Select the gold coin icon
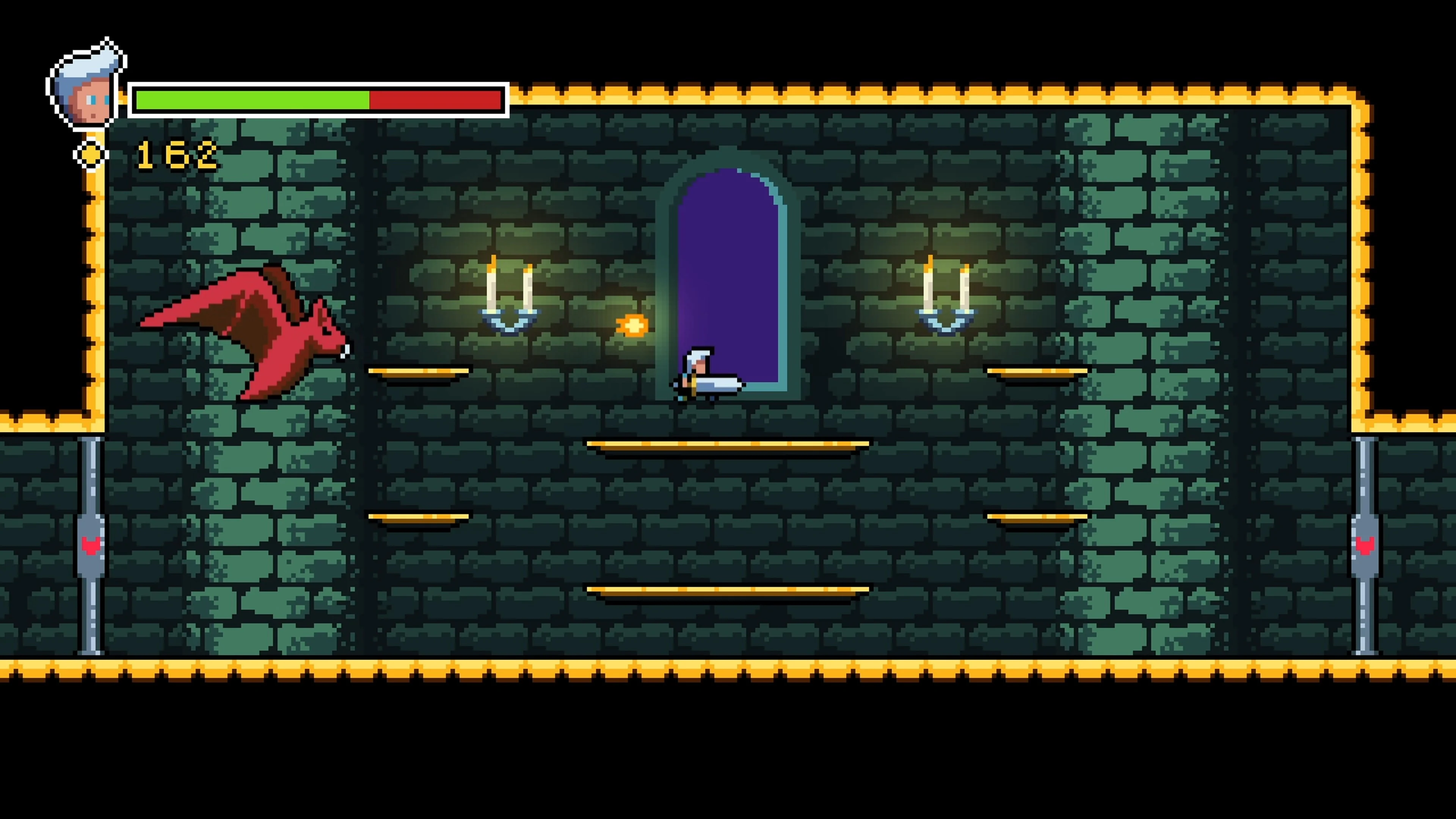This screenshot has width=1456, height=819. click(x=91, y=154)
